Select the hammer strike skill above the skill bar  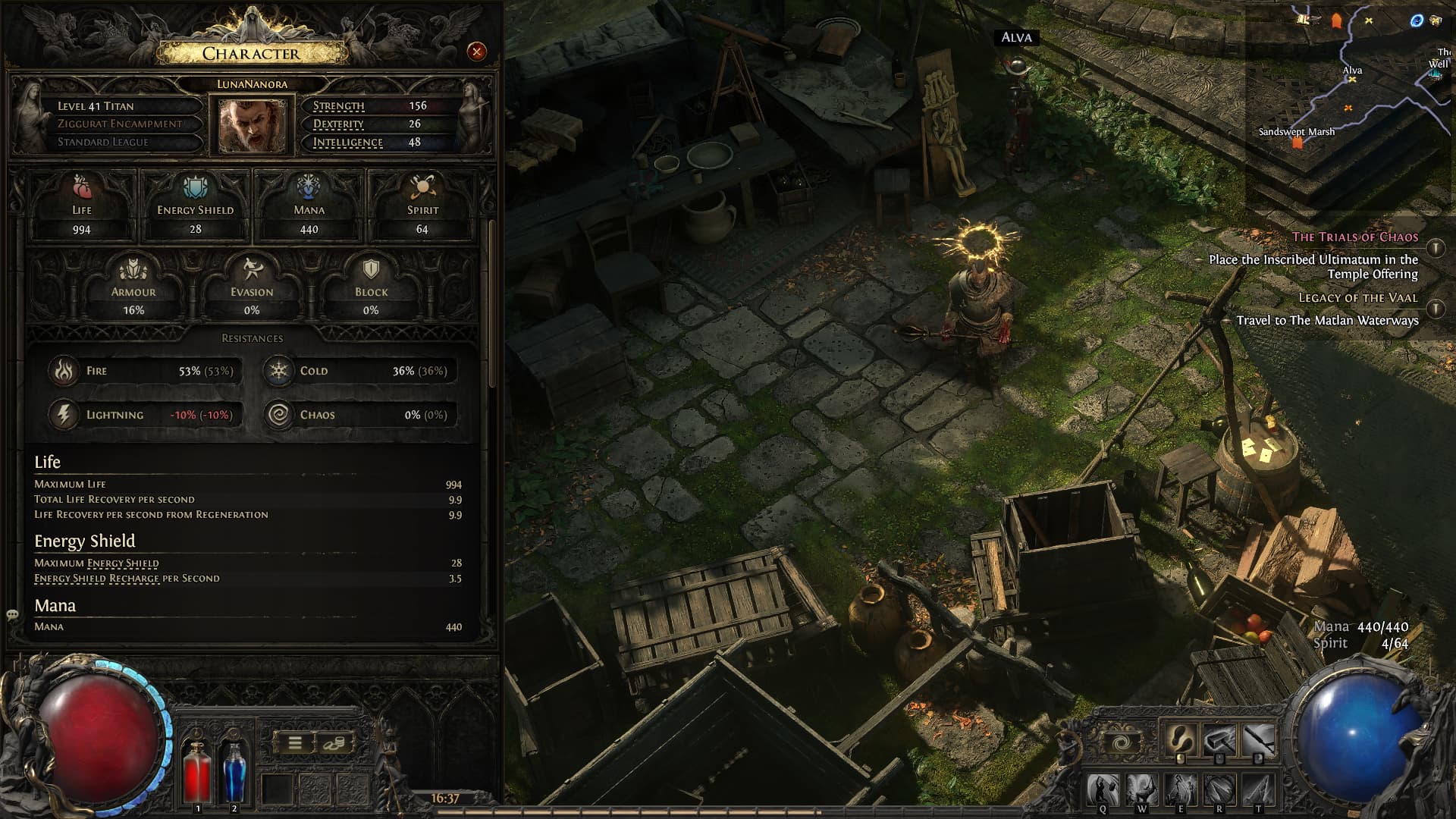(1219, 737)
